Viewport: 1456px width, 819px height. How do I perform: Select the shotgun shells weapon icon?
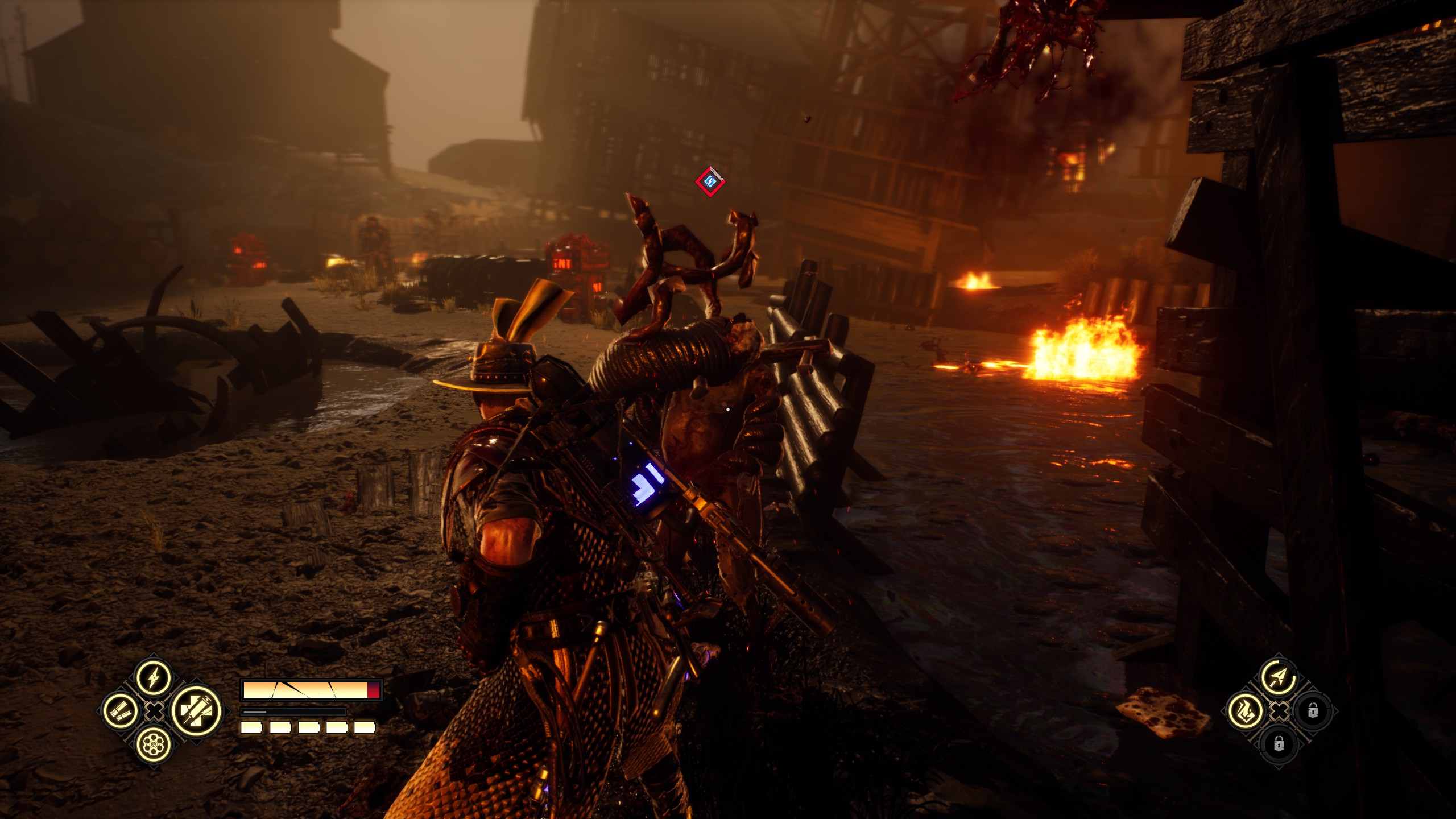121,711
